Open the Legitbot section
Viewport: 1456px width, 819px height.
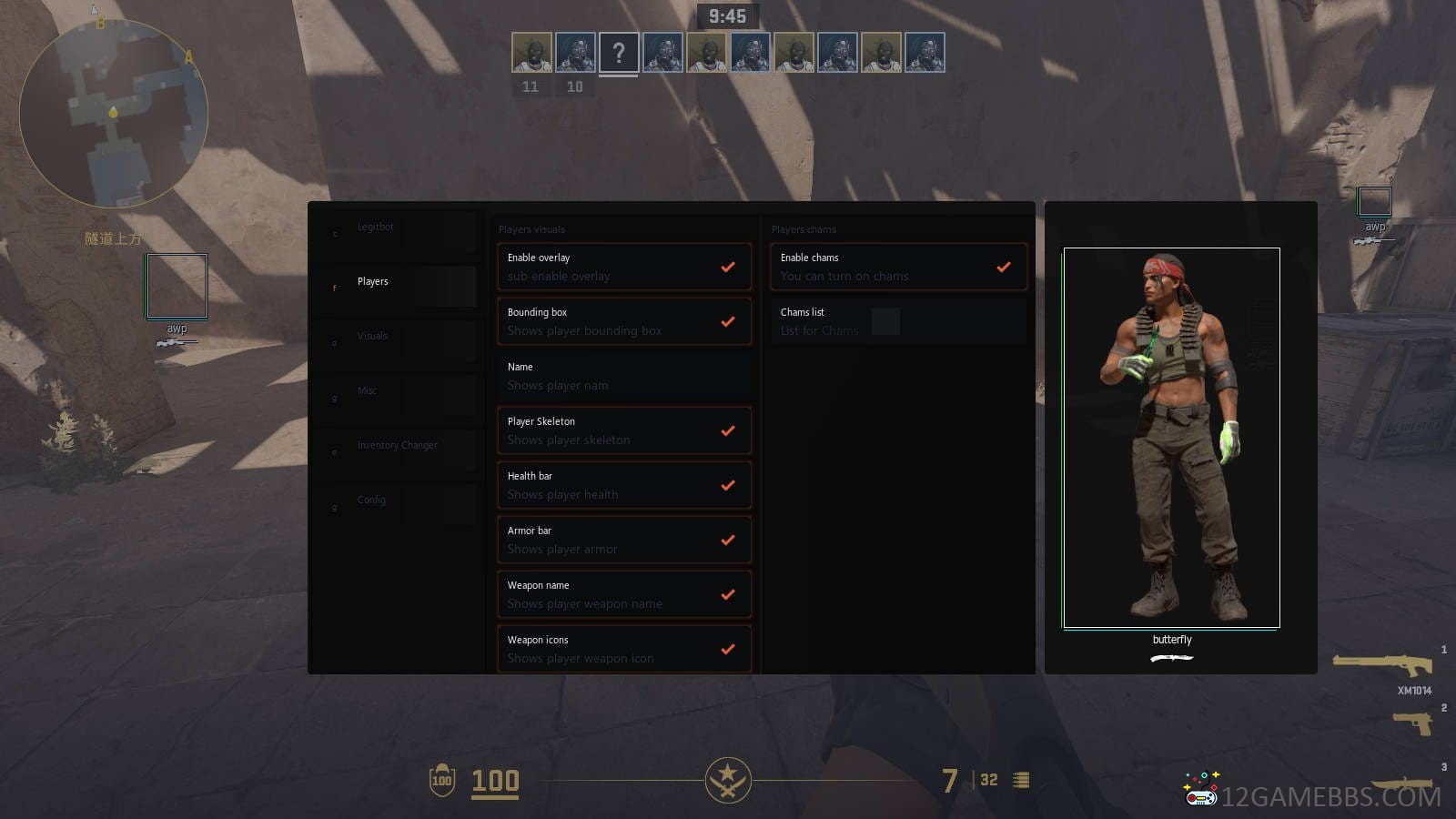pyautogui.click(x=376, y=227)
